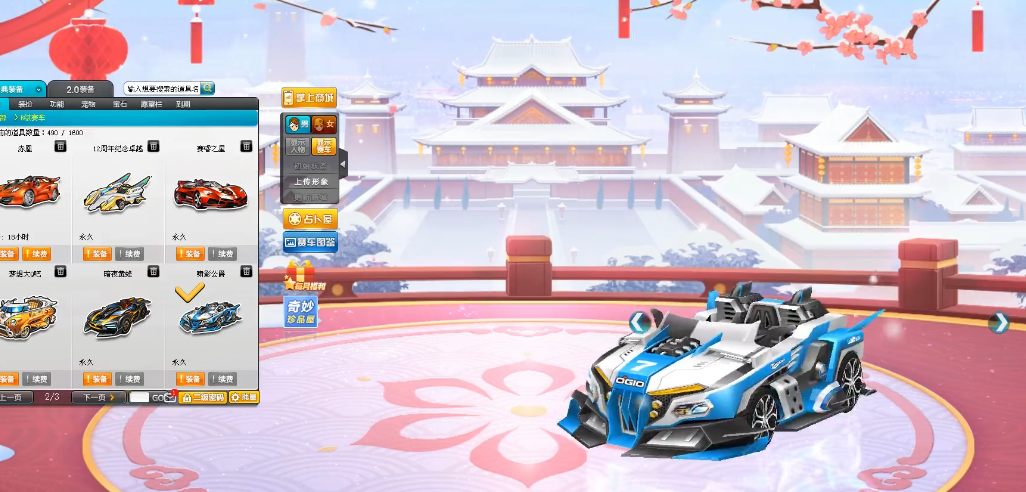Open the 掌上商城 mobile shop
Viewport: 1026px width, 492px height.
pos(309,97)
